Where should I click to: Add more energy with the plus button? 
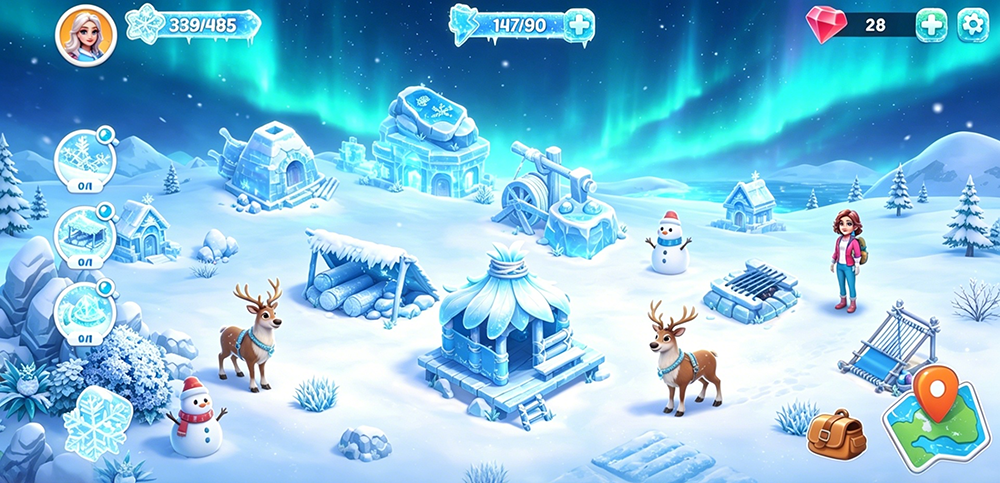click(x=579, y=24)
